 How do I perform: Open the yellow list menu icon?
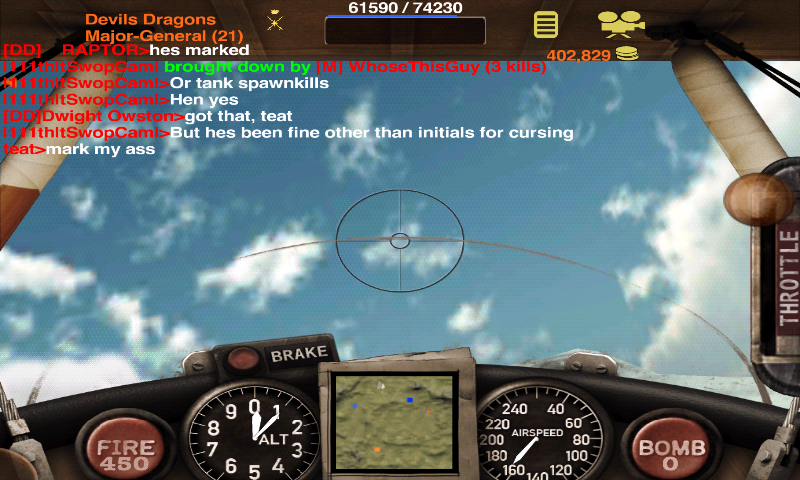pyautogui.click(x=546, y=23)
